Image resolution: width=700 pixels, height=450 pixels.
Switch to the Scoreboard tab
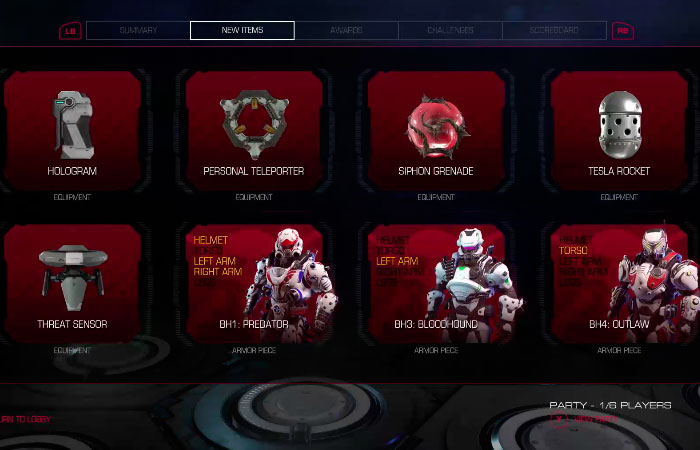point(554,31)
